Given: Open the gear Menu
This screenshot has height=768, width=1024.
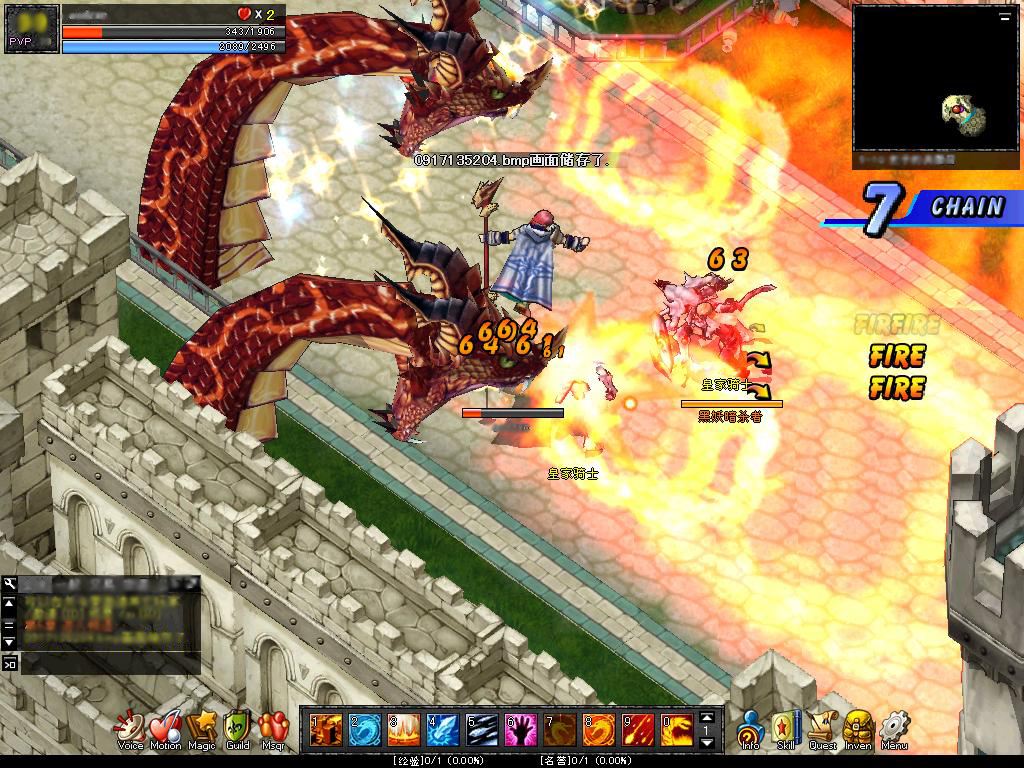Looking at the screenshot, I should tap(894, 727).
